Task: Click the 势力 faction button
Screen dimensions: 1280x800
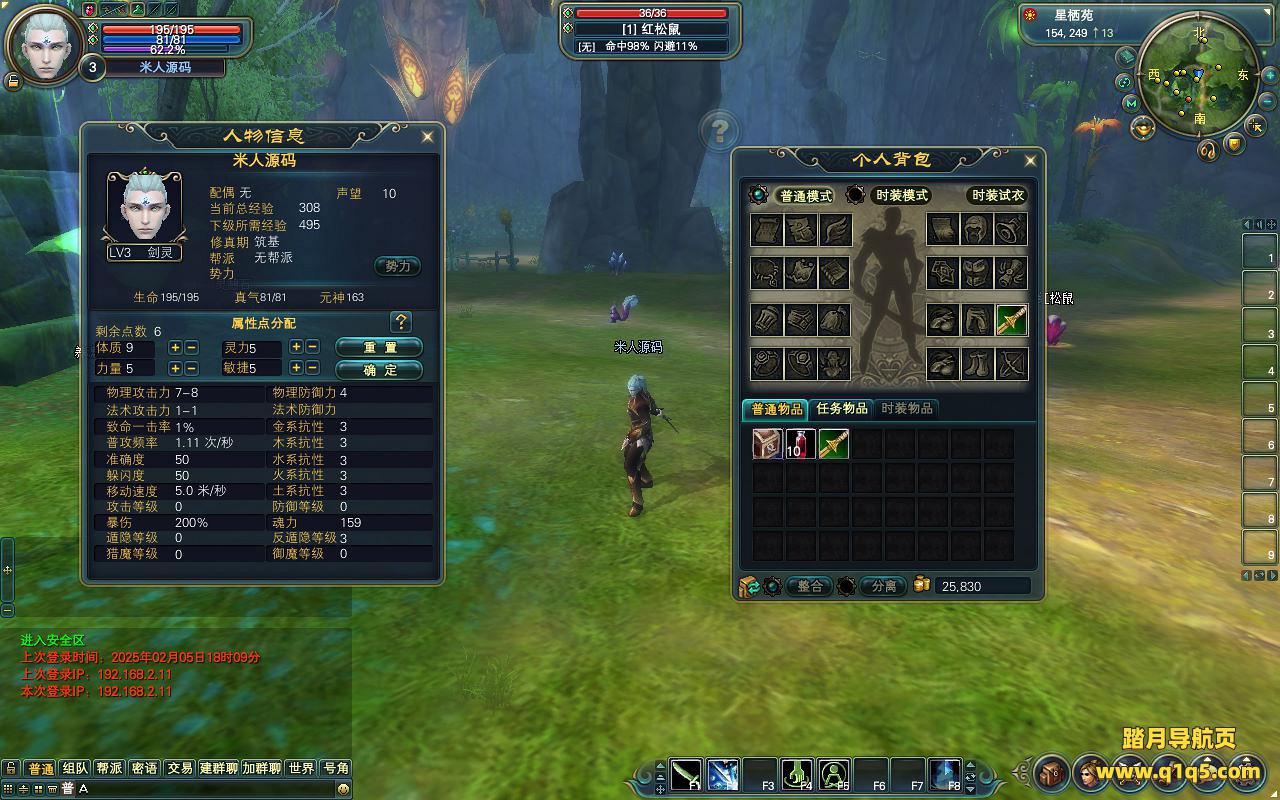Action: [x=397, y=266]
